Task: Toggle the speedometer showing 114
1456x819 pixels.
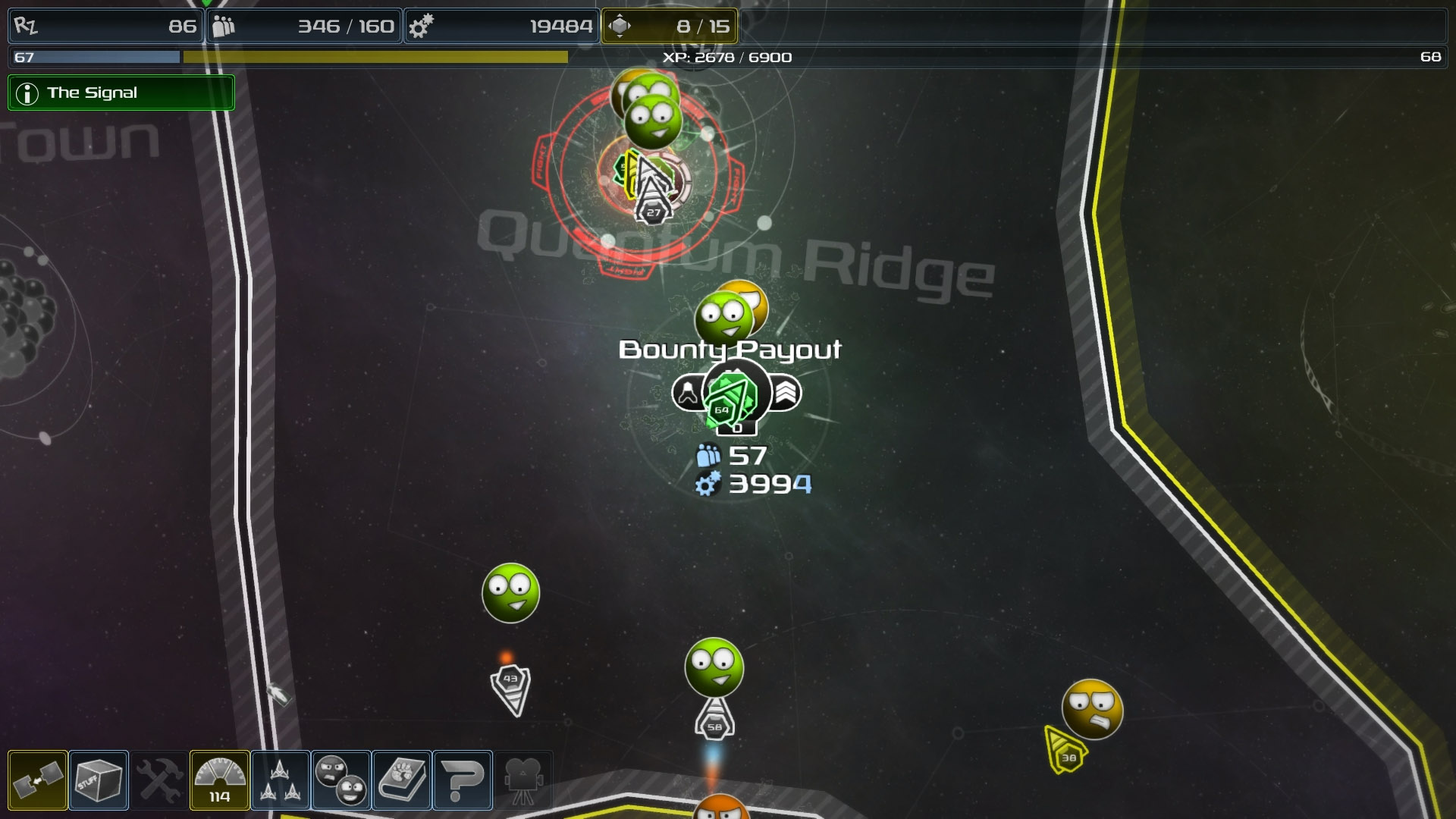Action: click(x=218, y=780)
